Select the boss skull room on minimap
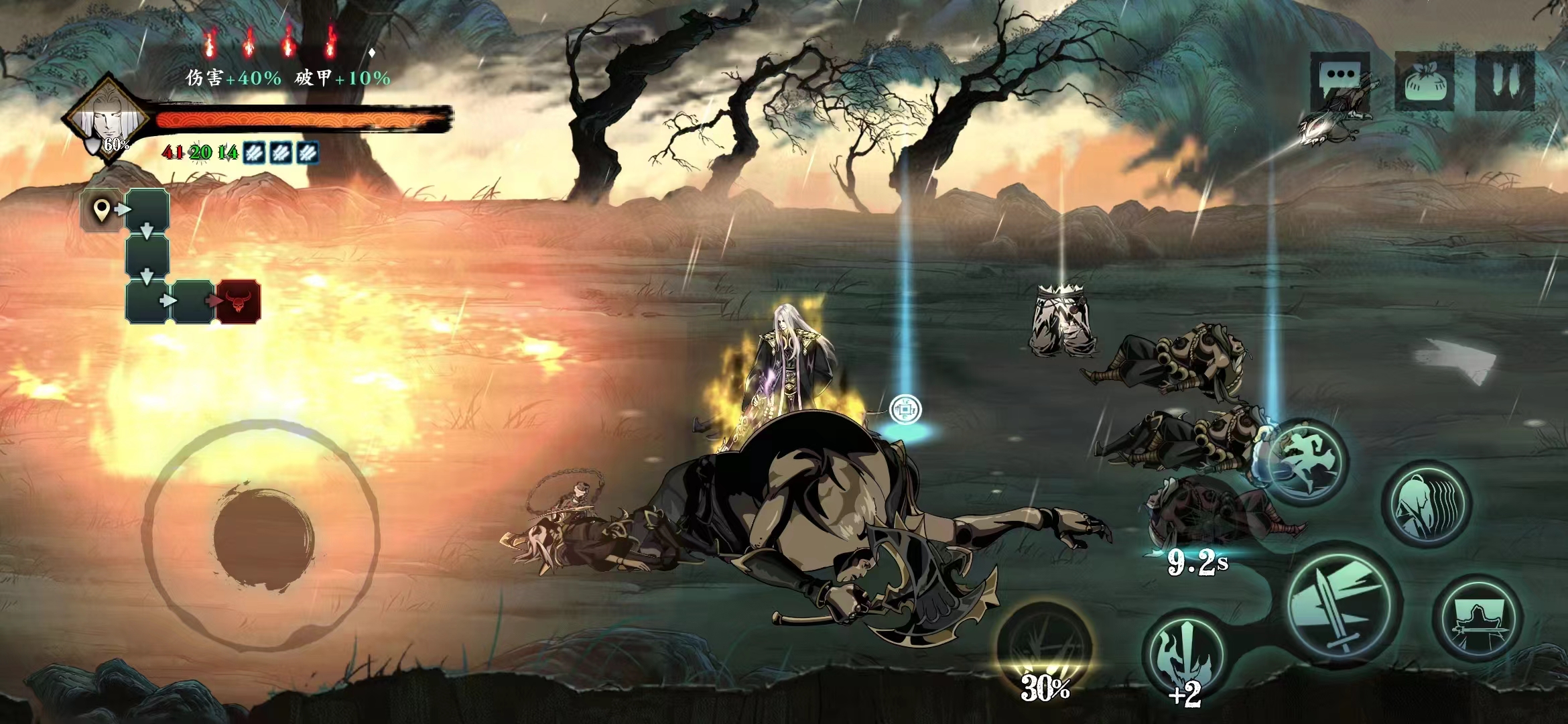The width and height of the screenshot is (1568, 724). 238,302
